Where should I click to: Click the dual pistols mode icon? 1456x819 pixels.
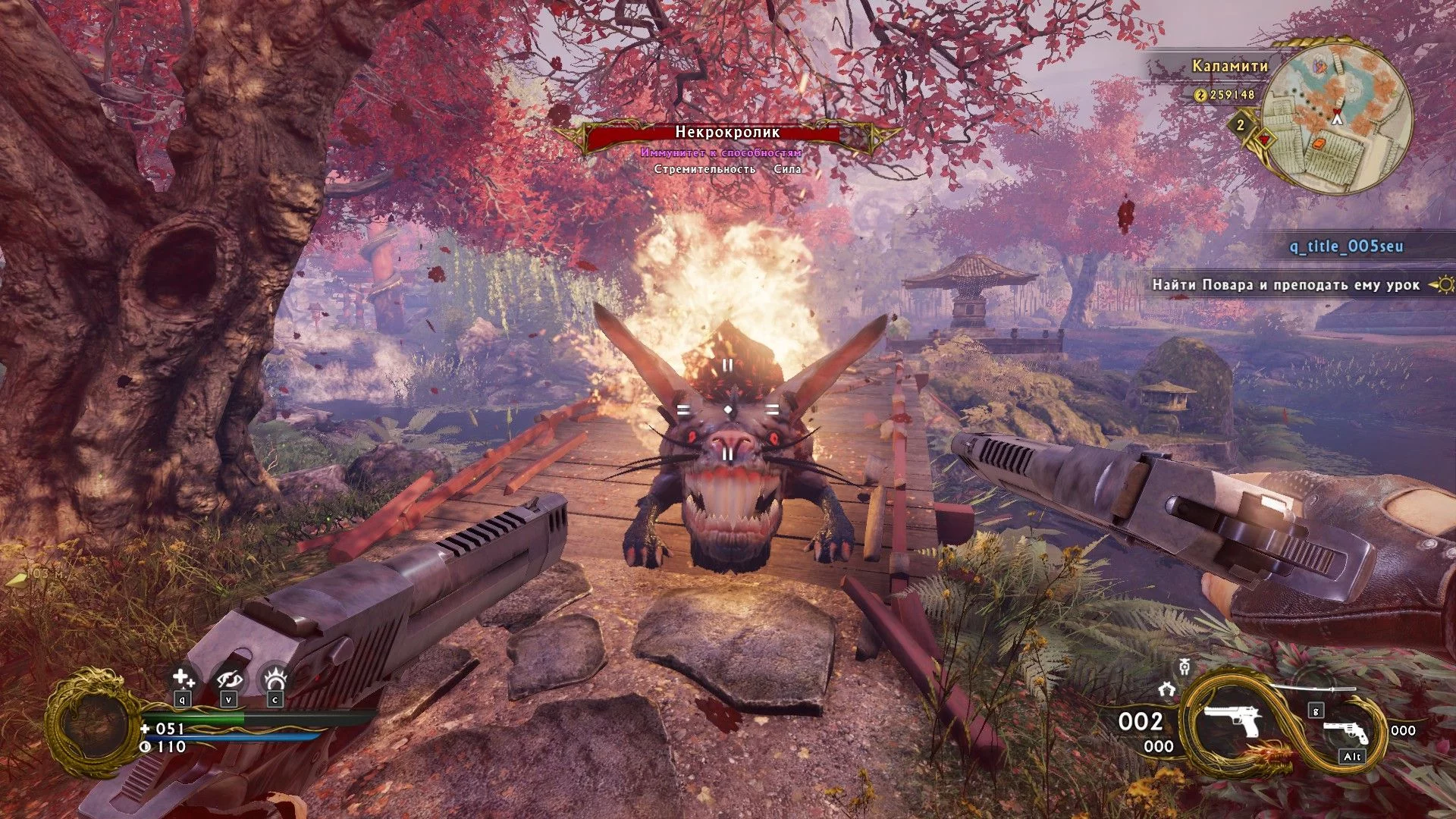click(1167, 689)
